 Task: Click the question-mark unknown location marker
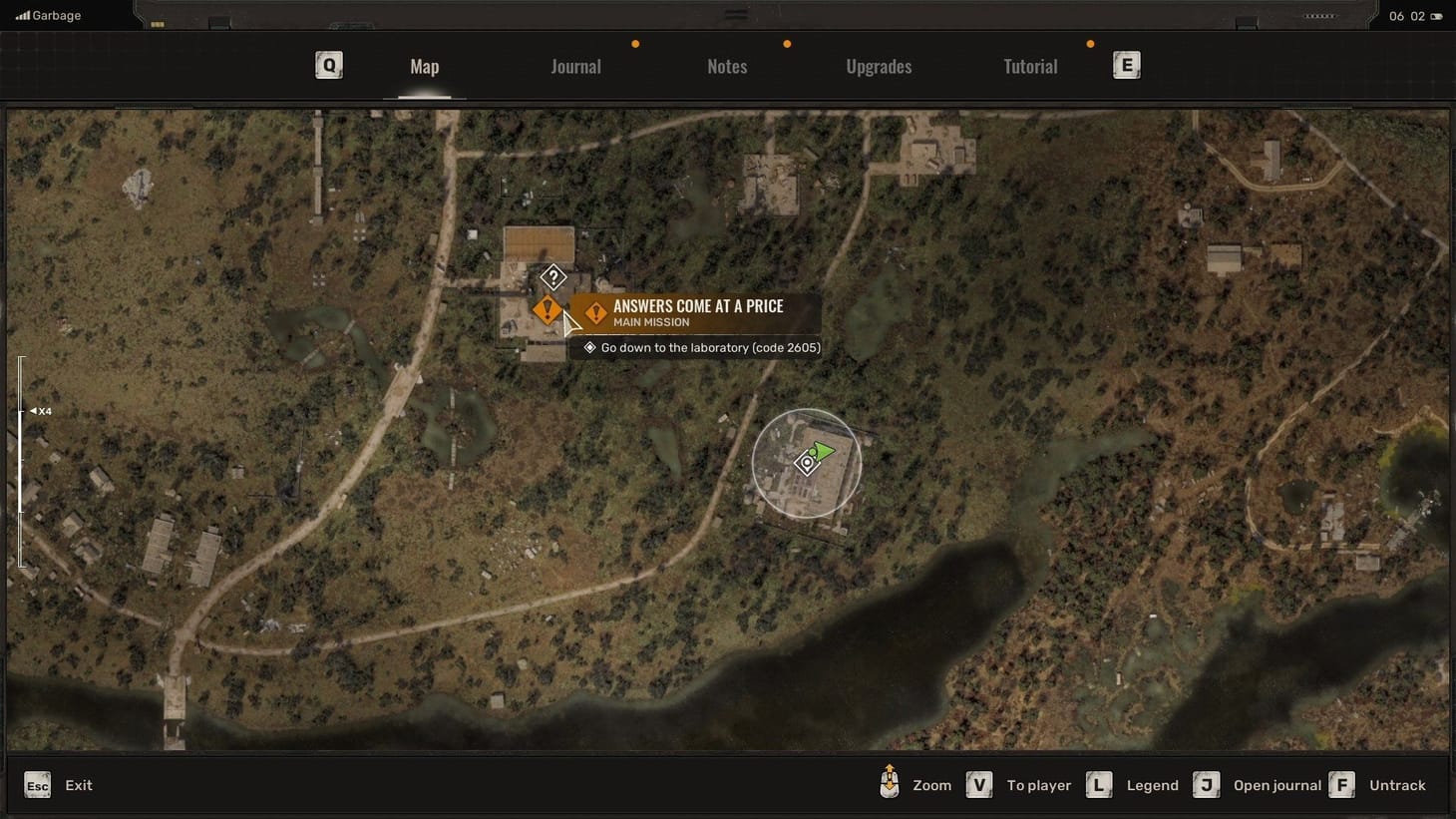tap(553, 276)
